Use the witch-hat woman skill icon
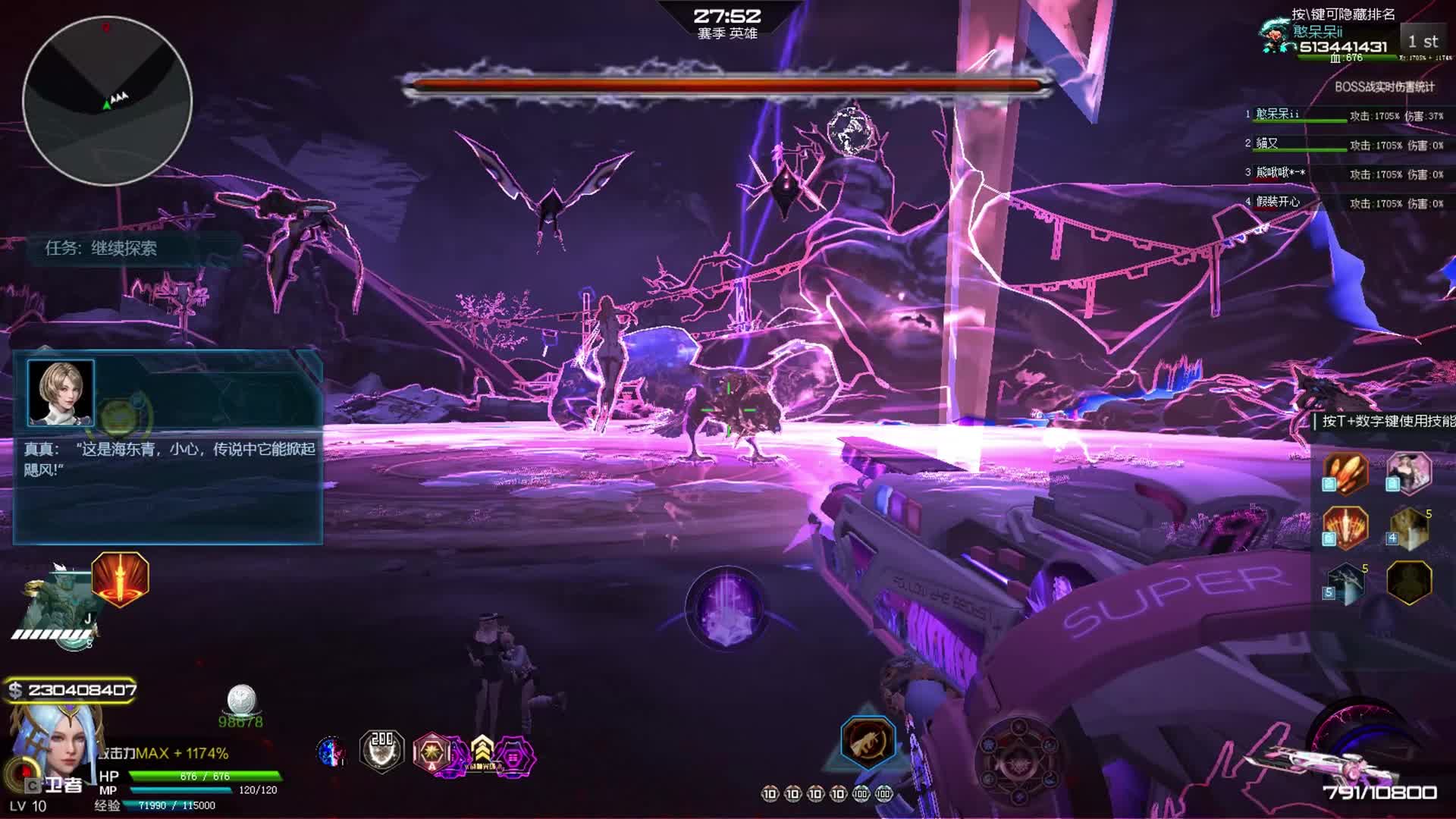The width and height of the screenshot is (1456, 819). click(1409, 472)
